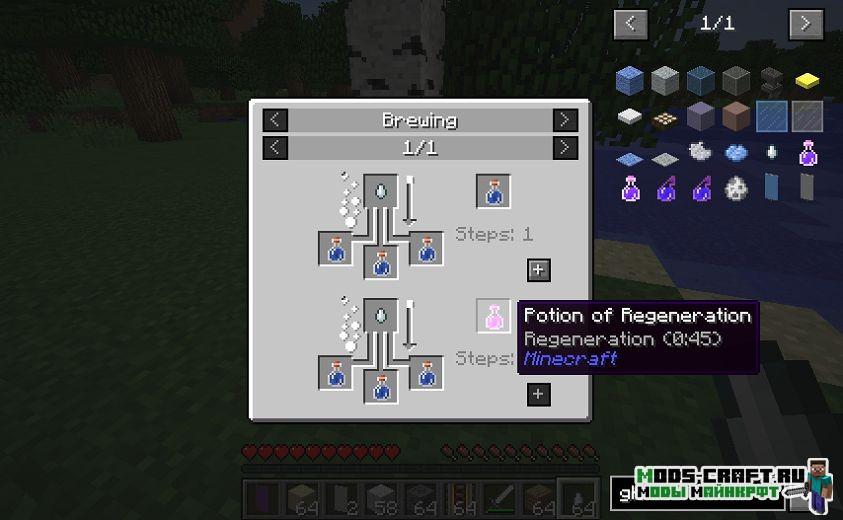
Task: Open the next page of the item list
Action: [x=805, y=23]
